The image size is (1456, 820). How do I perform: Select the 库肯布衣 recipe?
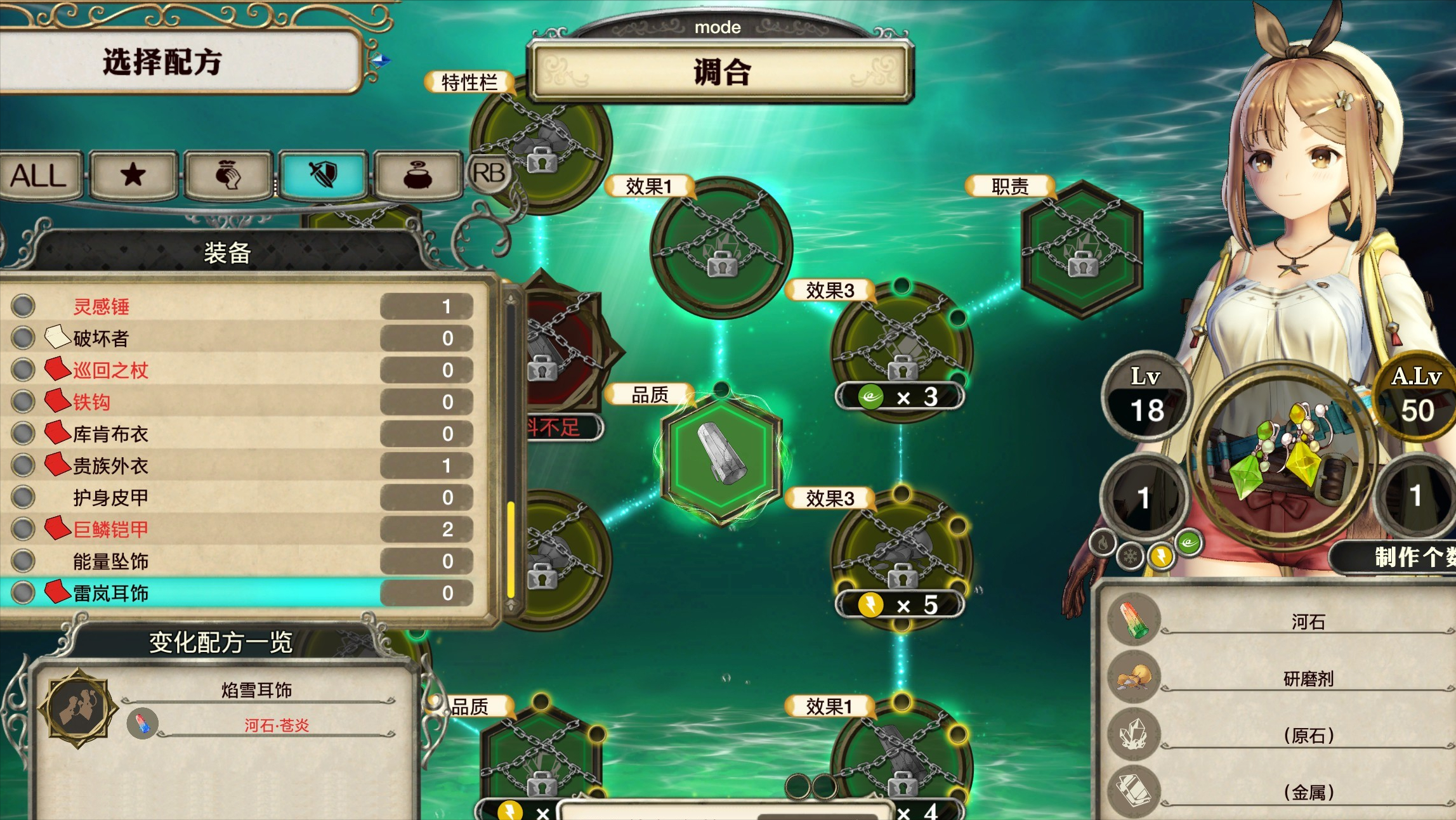pos(241,434)
